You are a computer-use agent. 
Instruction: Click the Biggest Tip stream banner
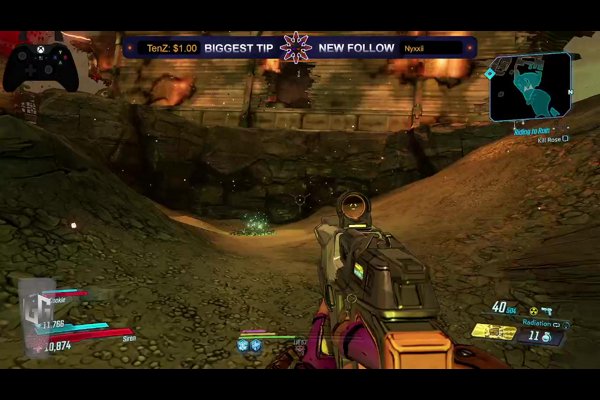coord(236,47)
